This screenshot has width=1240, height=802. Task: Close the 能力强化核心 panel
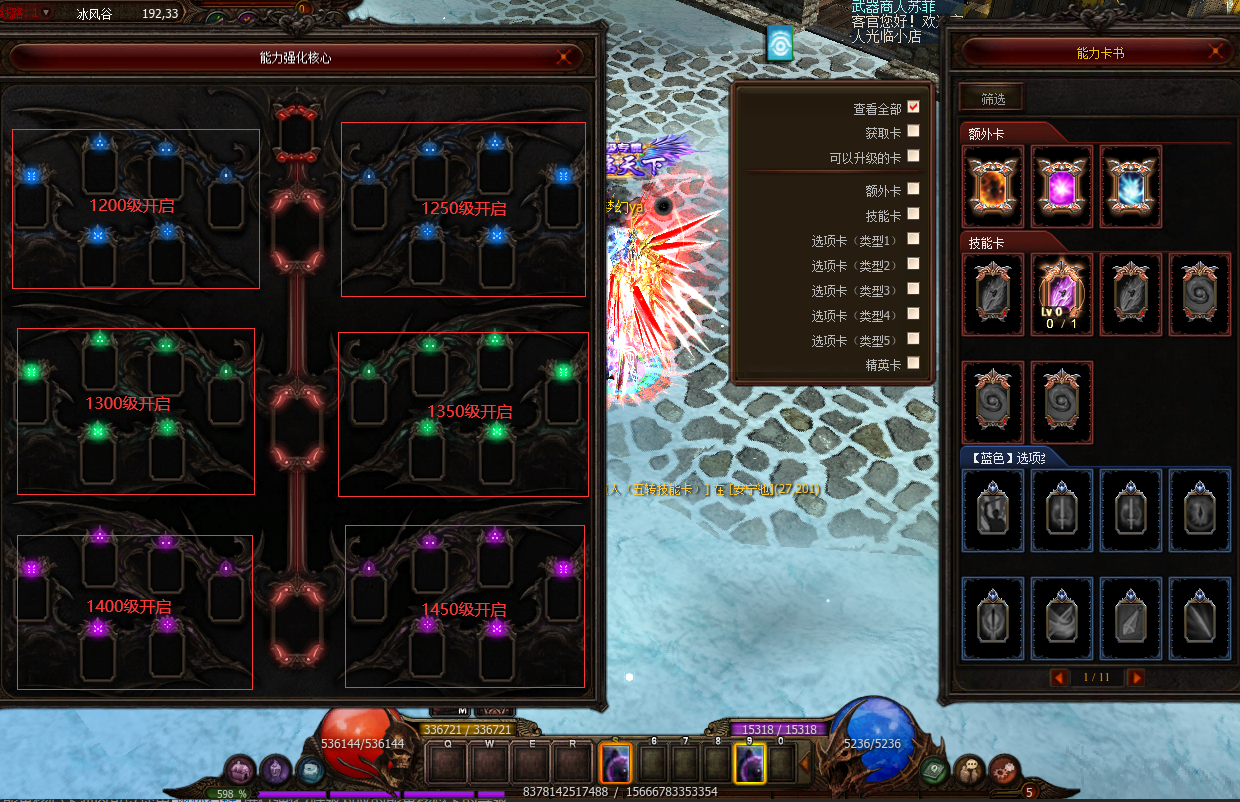[566, 57]
